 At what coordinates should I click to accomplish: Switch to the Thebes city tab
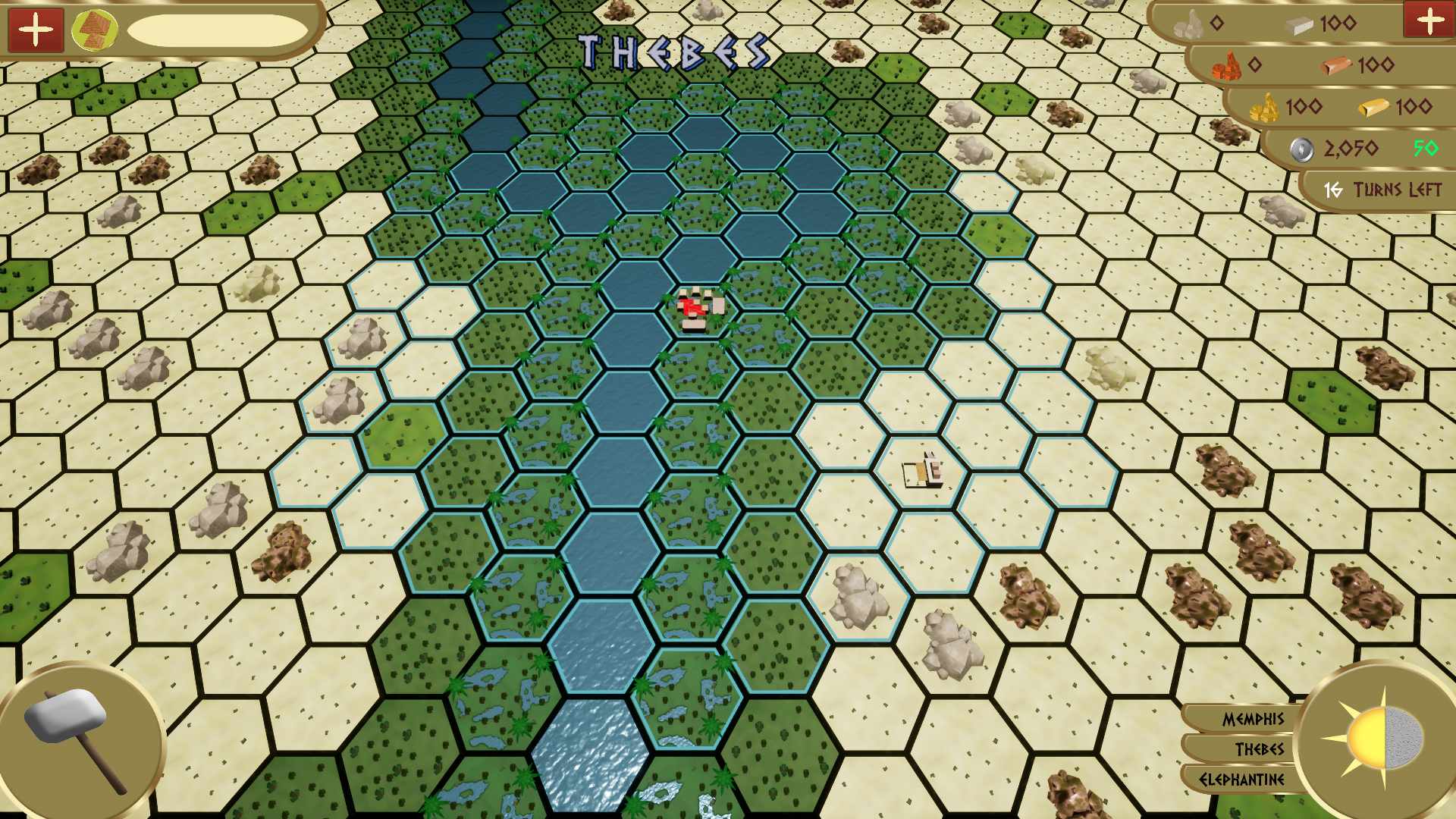pyautogui.click(x=1259, y=750)
